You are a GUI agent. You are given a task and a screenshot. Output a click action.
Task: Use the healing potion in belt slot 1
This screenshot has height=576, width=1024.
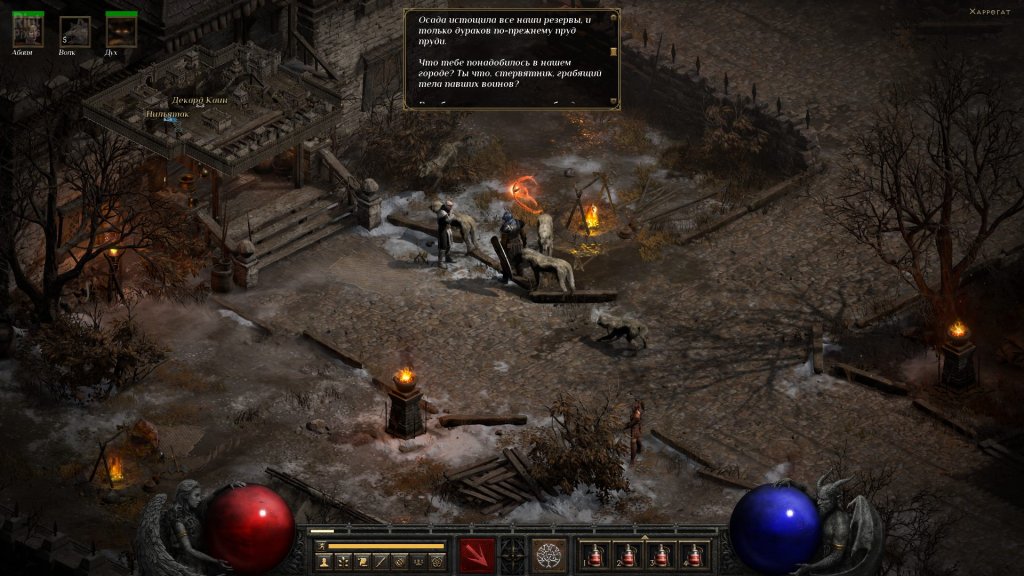click(596, 555)
